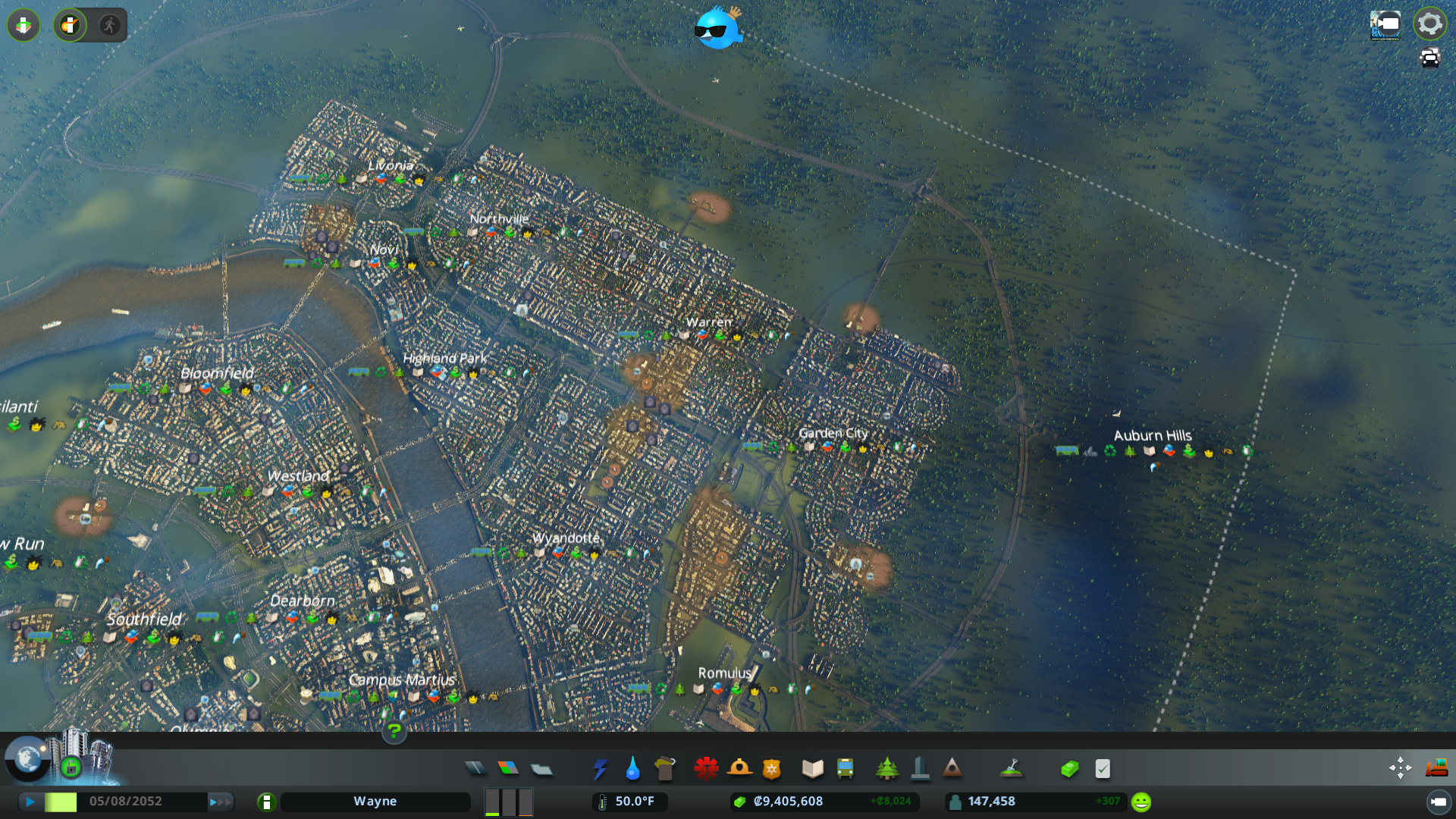Open the Districts and Areas menu
Image resolution: width=1456 pixels, height=819 pixels.
point(541,768)
